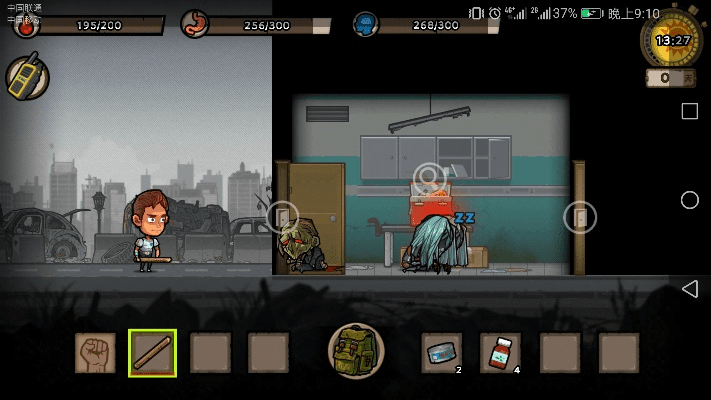This screenshot has height=400, width=711.
Task: Tap the Android back triangle button
Action: (689, 289)
